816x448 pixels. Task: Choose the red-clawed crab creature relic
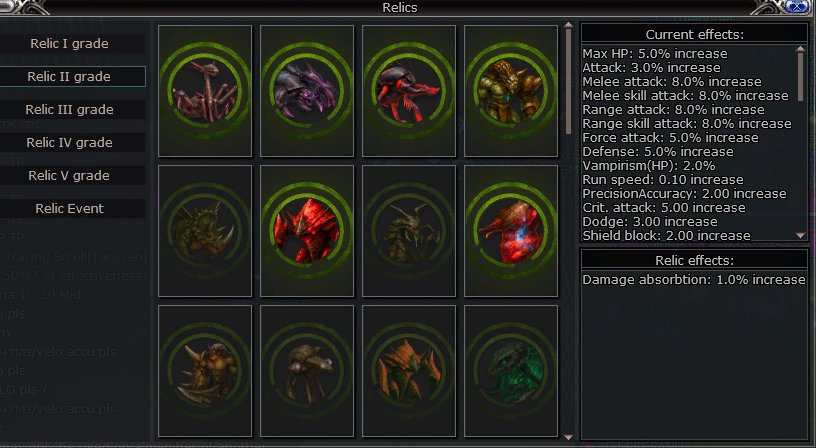click(412, 90)
